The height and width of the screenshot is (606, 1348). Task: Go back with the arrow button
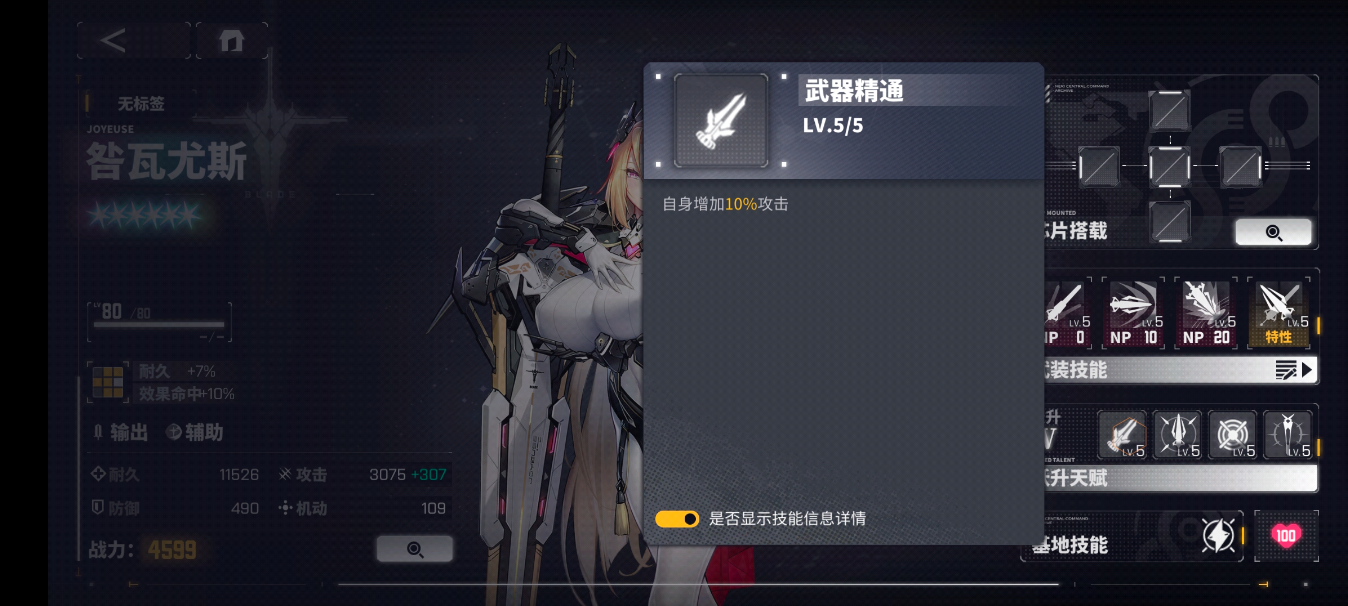coord(114,41)
